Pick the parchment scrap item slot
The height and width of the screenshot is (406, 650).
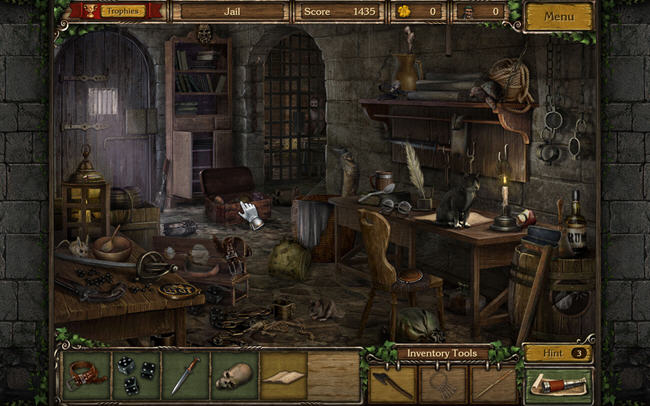[283, 376]
